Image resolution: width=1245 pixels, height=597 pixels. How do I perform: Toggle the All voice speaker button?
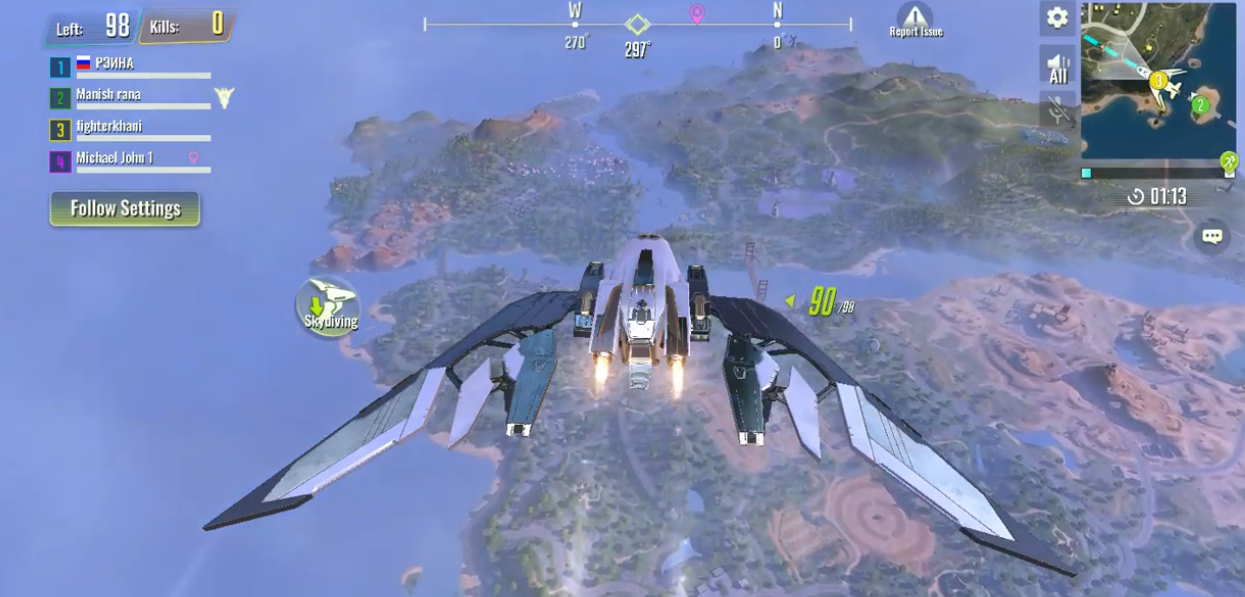1057,66
